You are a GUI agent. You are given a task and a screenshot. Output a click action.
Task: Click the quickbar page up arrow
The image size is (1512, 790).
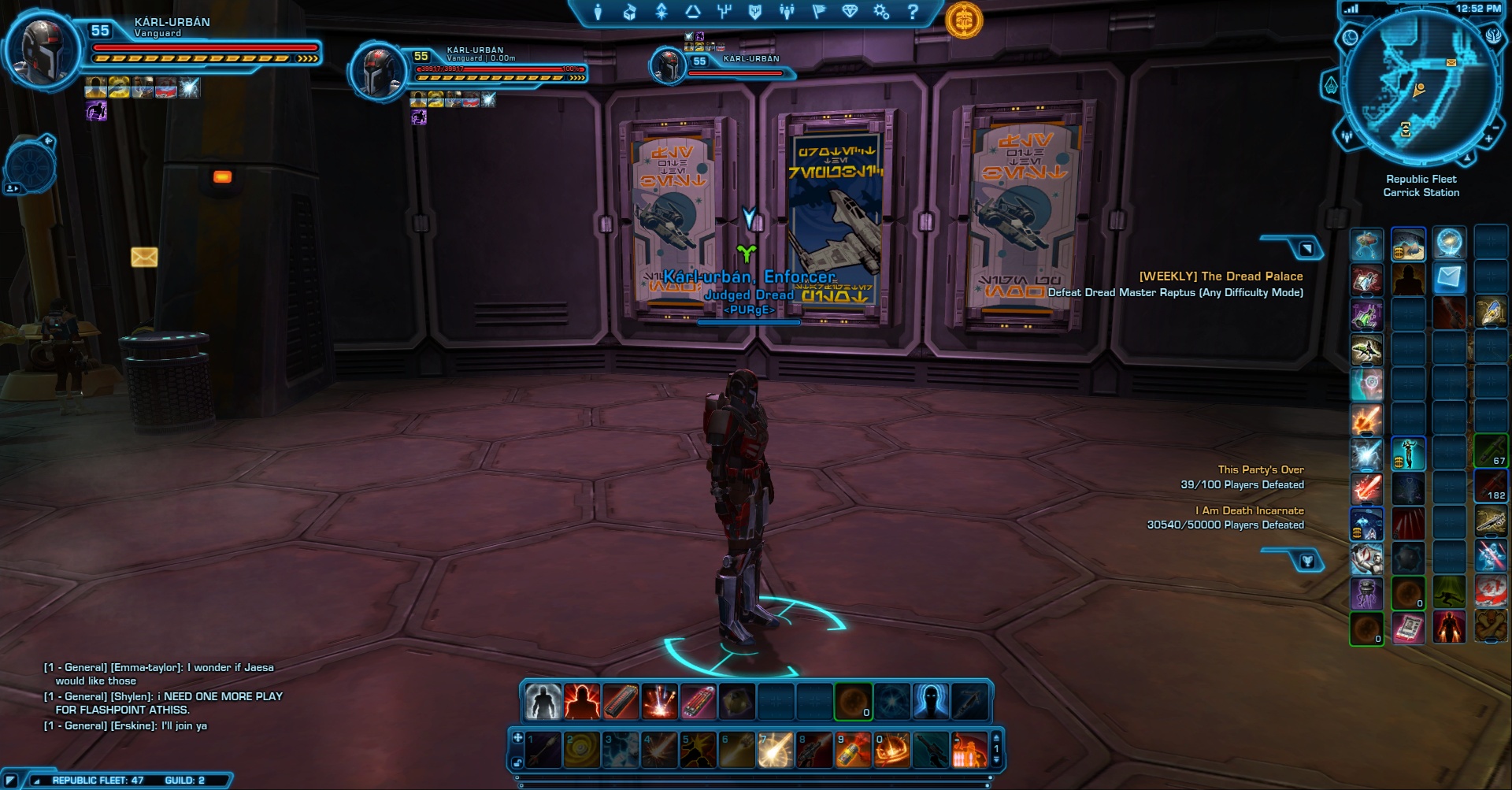coord(997,739)
